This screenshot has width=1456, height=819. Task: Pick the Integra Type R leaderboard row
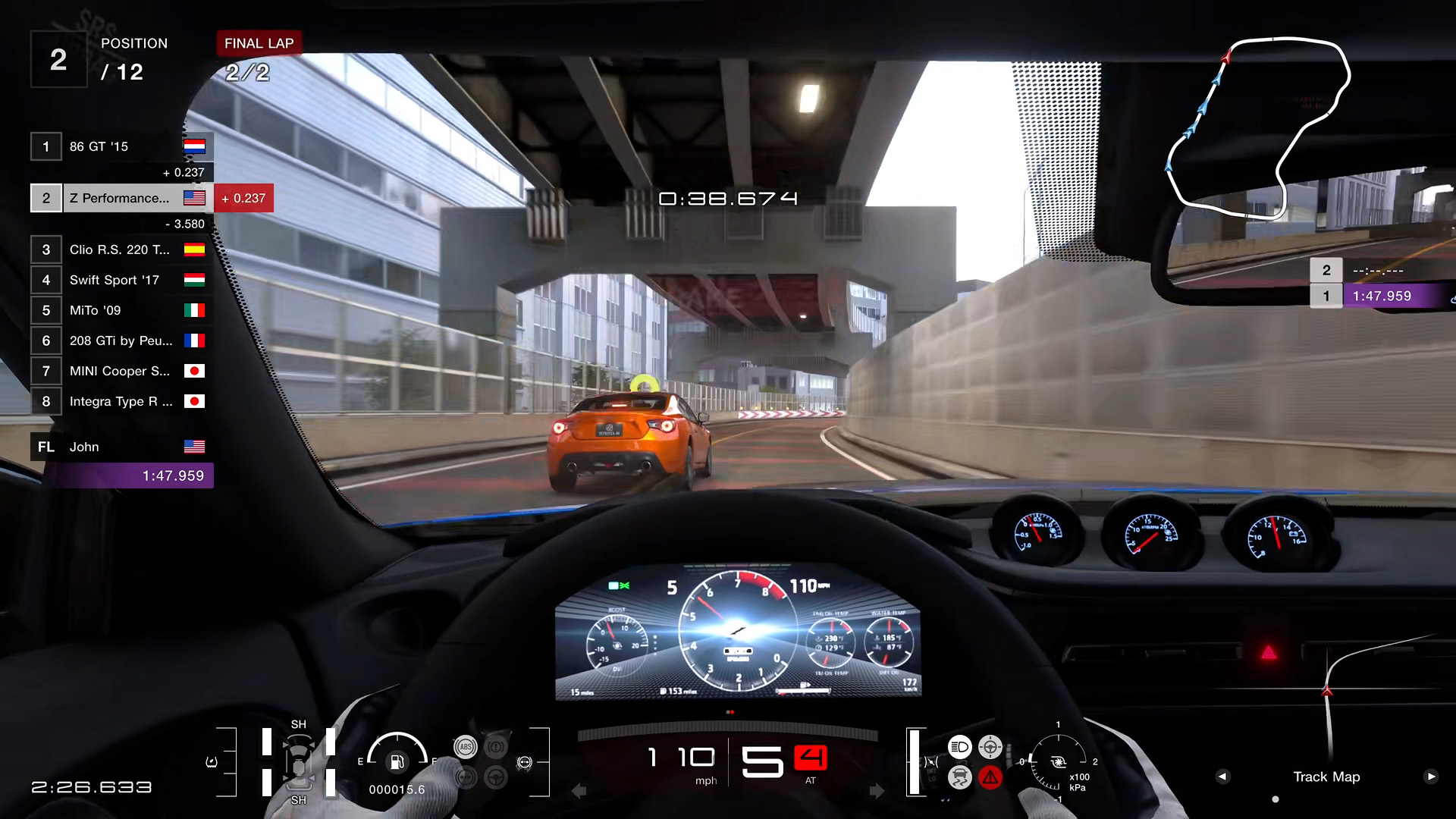coord(121,401)
